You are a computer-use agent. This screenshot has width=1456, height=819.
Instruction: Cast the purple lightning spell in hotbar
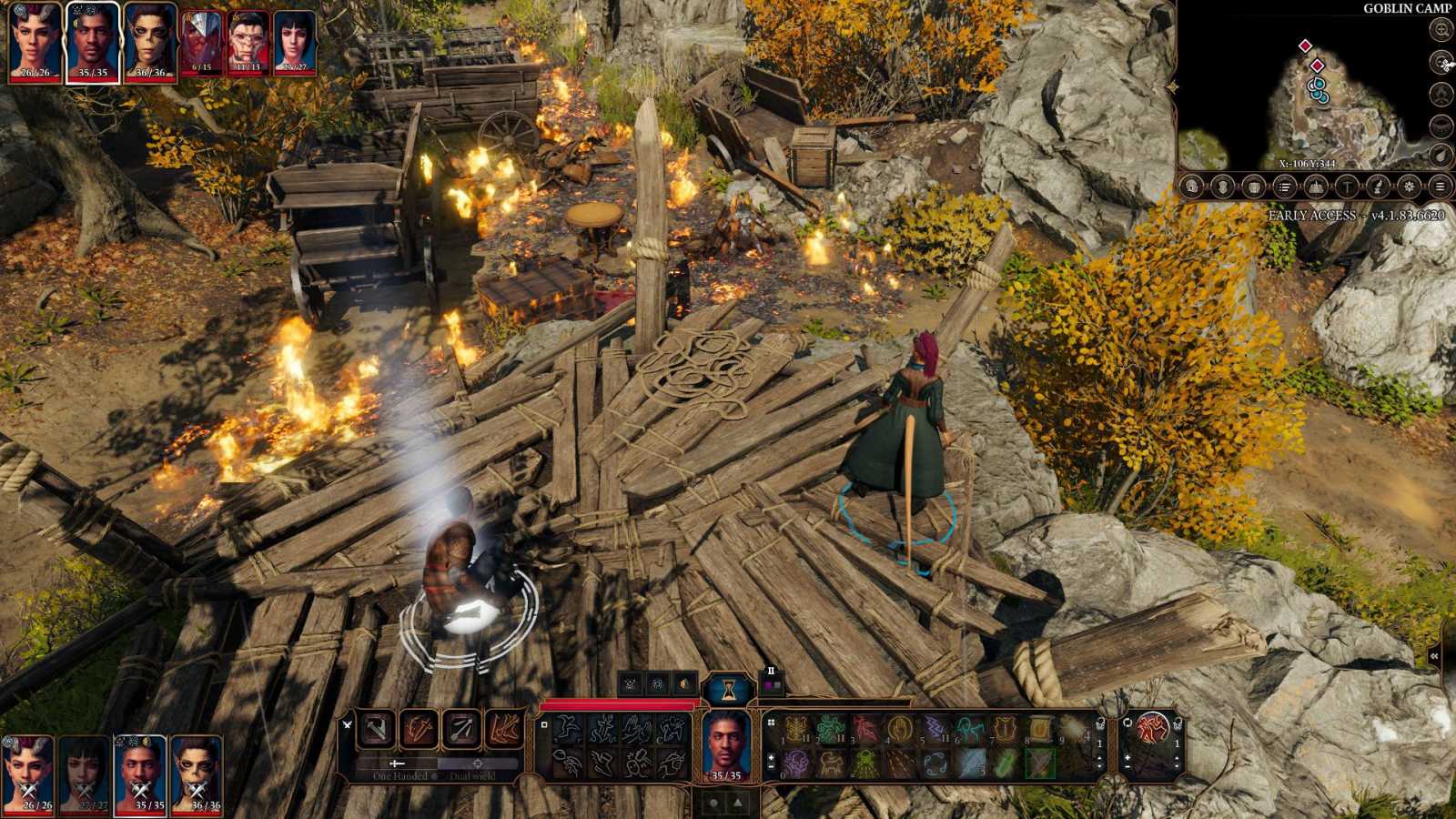935,729
